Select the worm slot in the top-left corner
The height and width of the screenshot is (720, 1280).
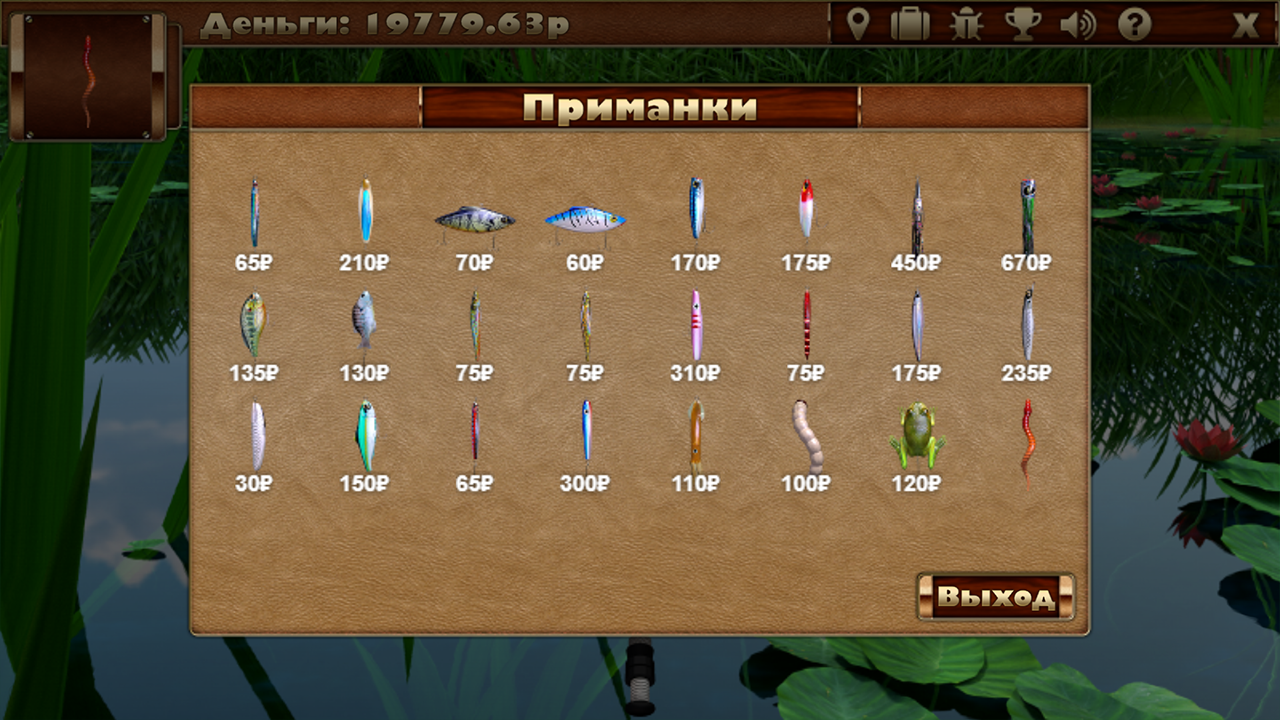(90, 80)
